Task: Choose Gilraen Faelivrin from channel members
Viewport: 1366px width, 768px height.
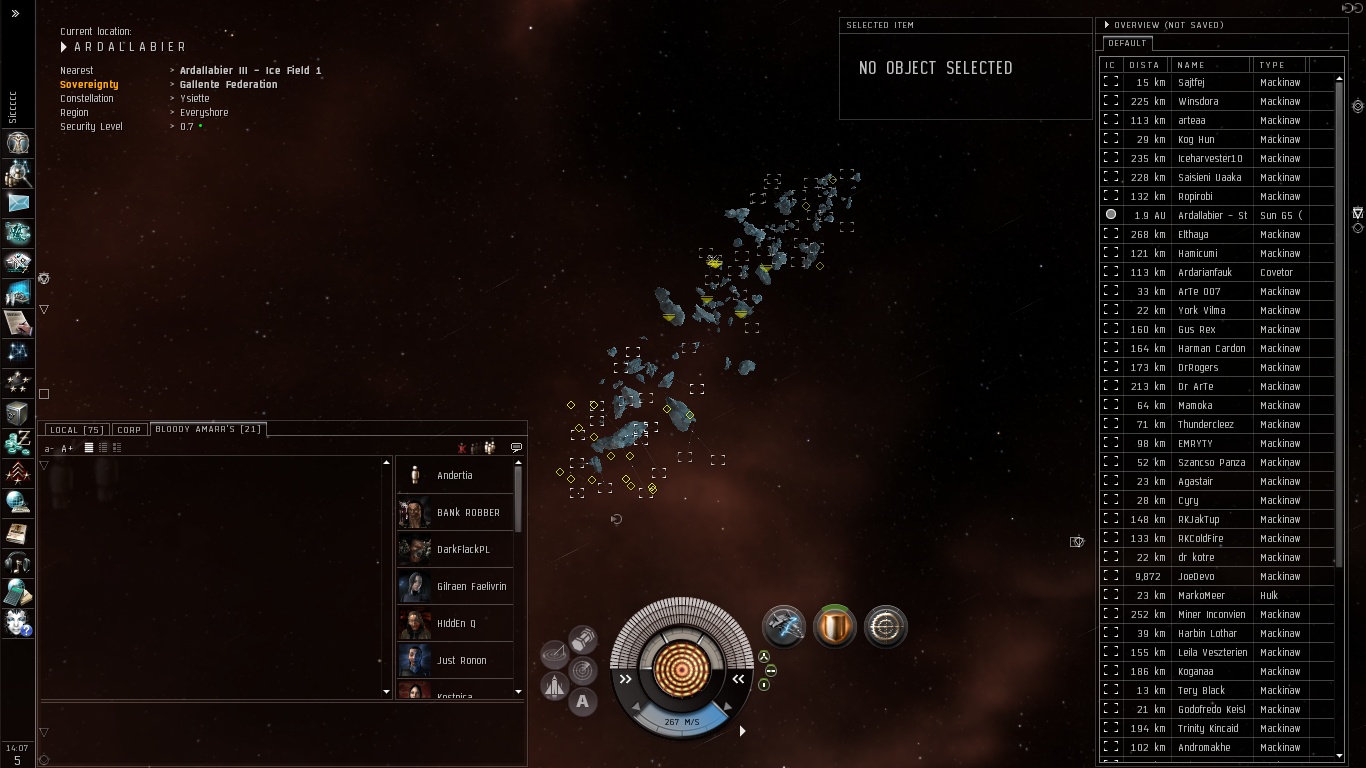Action: point(471,586)
